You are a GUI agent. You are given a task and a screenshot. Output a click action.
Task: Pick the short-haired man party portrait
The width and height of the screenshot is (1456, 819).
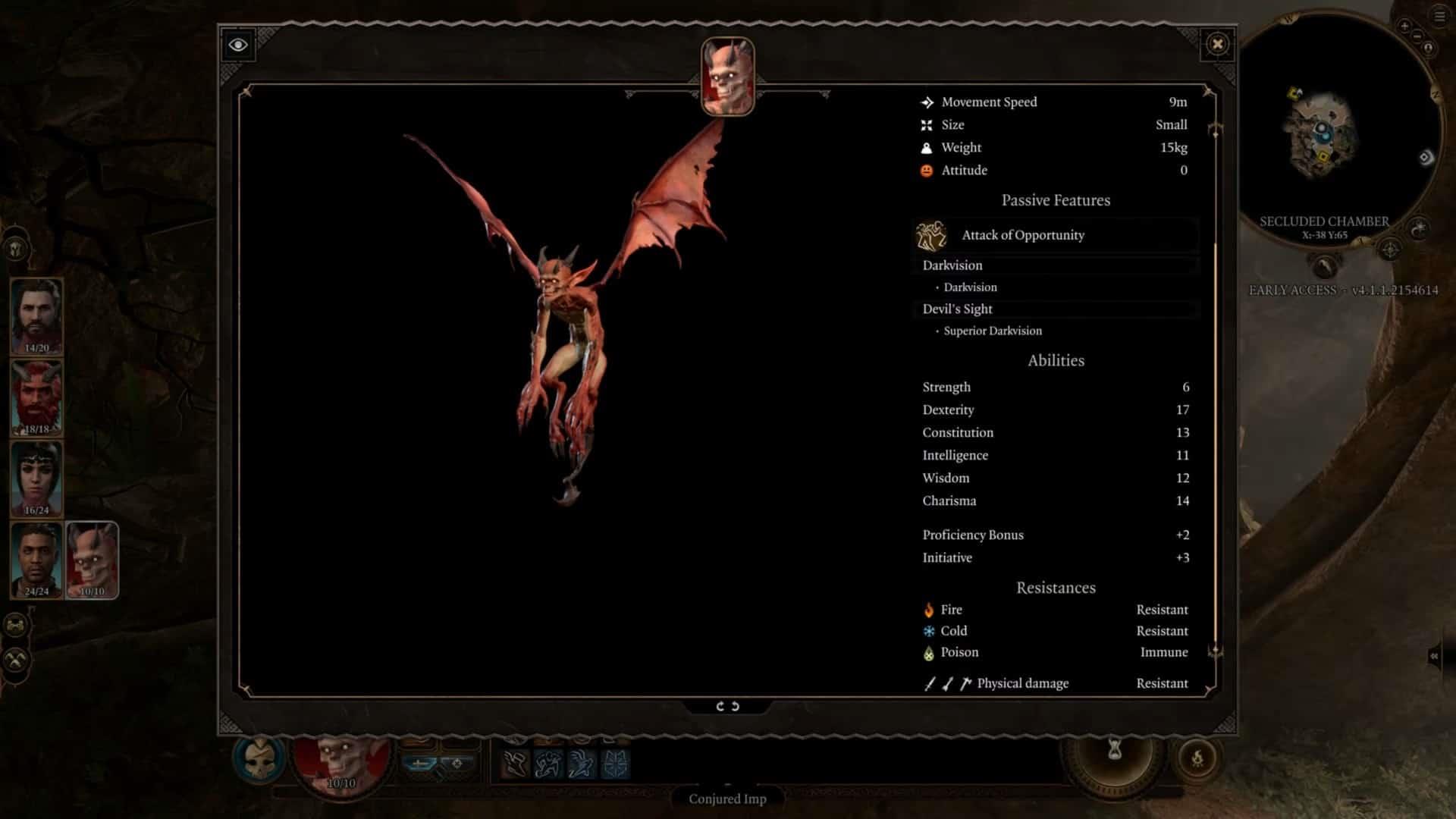tap(36, 560)
